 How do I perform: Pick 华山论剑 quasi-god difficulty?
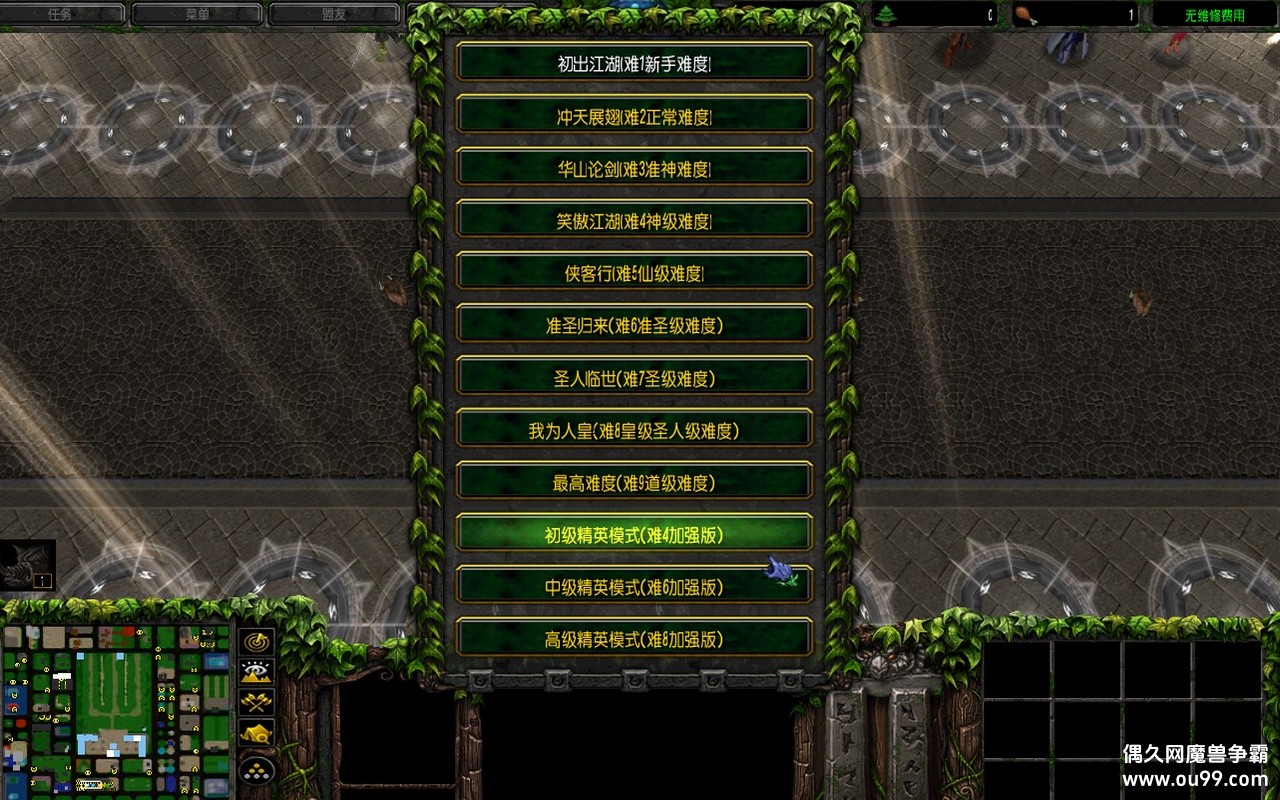633,167
